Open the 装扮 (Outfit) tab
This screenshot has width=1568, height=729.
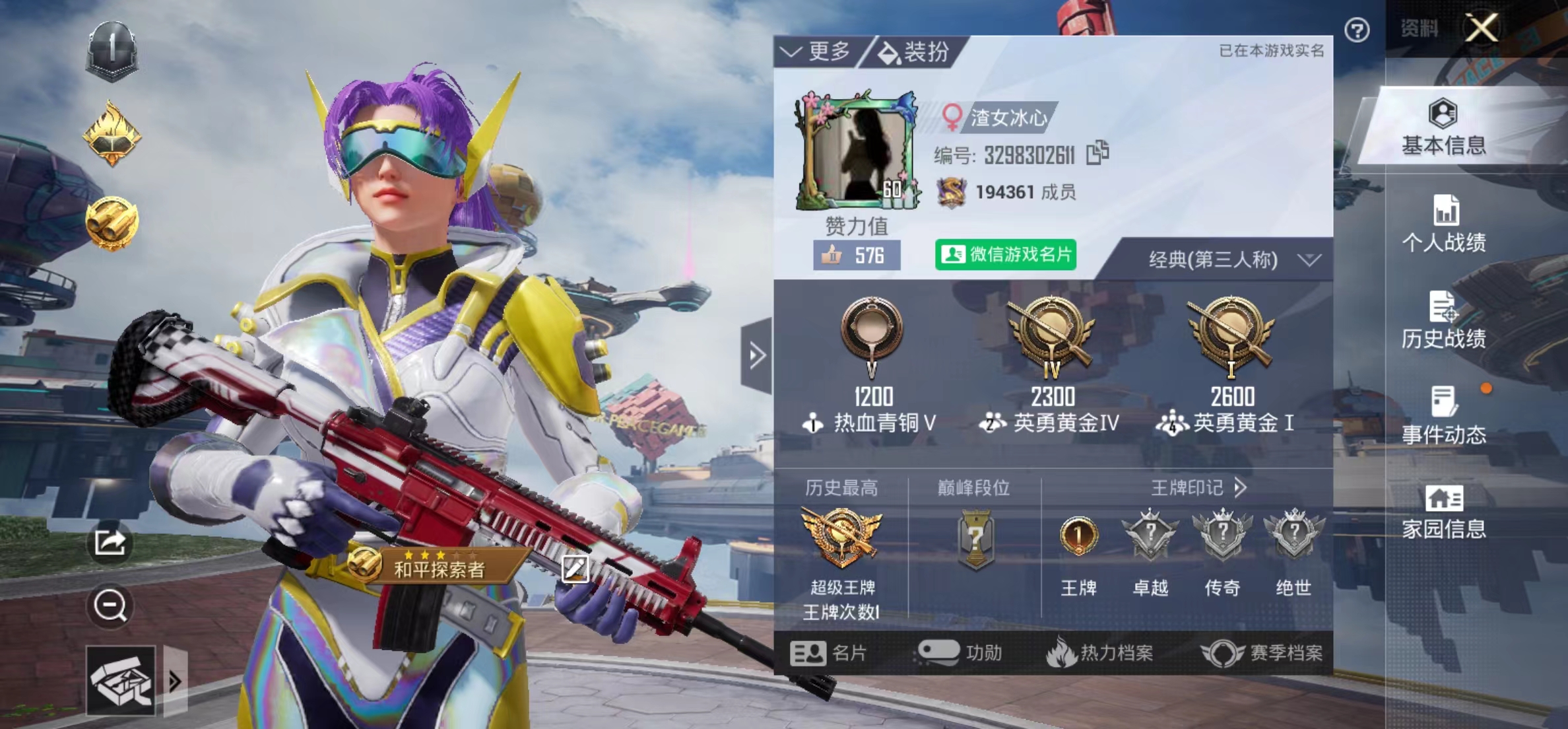click(x=915, y=52)
